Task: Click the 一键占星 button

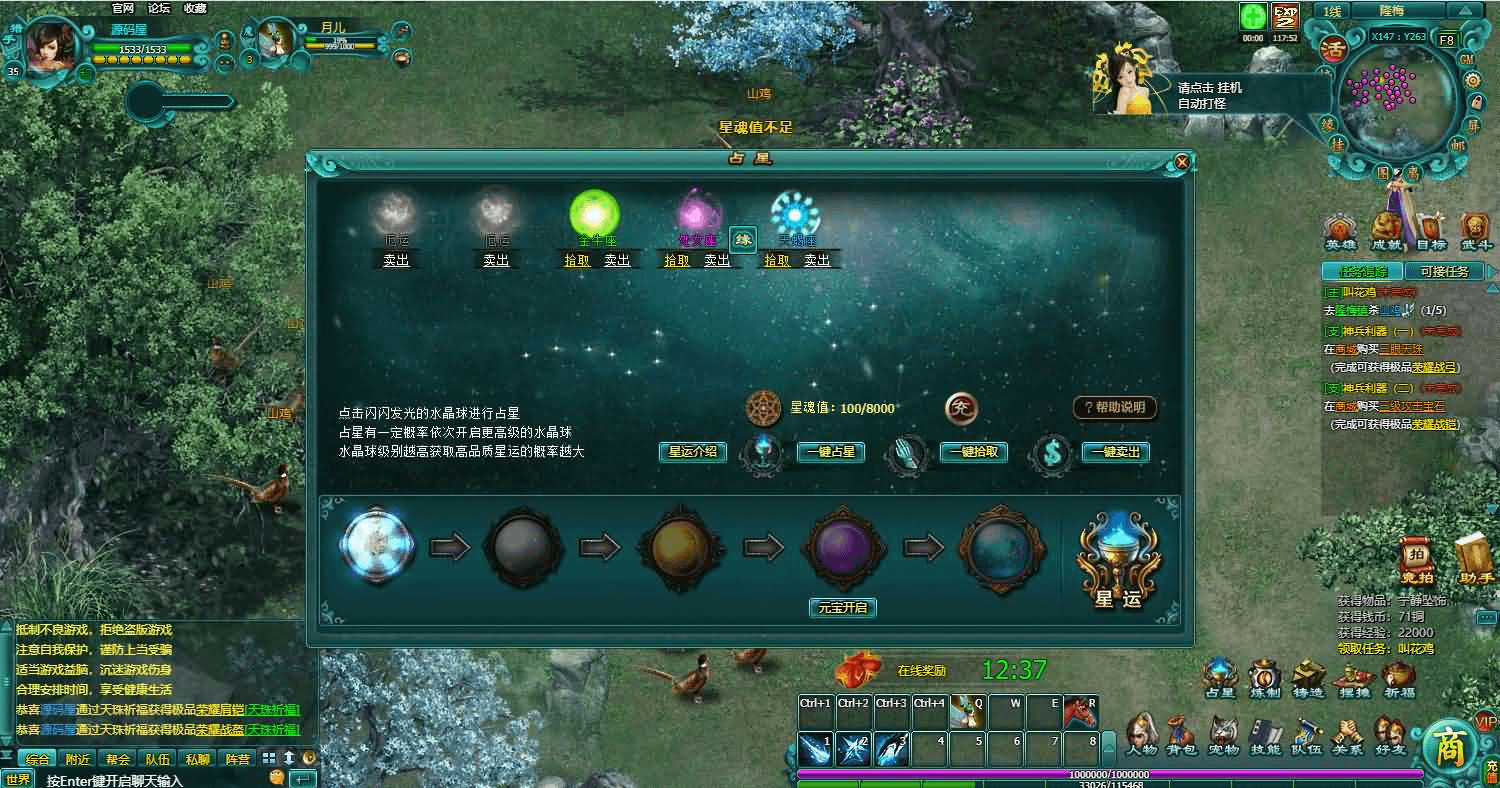Action: pyautogui.click(x=830, y=452)
